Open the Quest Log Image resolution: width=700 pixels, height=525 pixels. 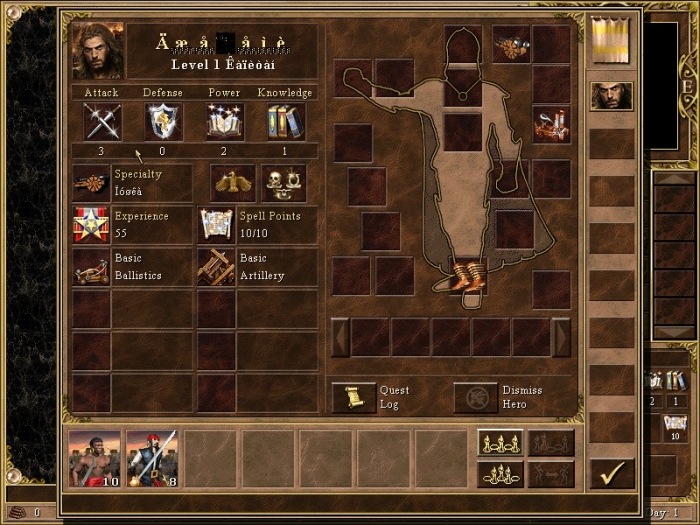354,397
